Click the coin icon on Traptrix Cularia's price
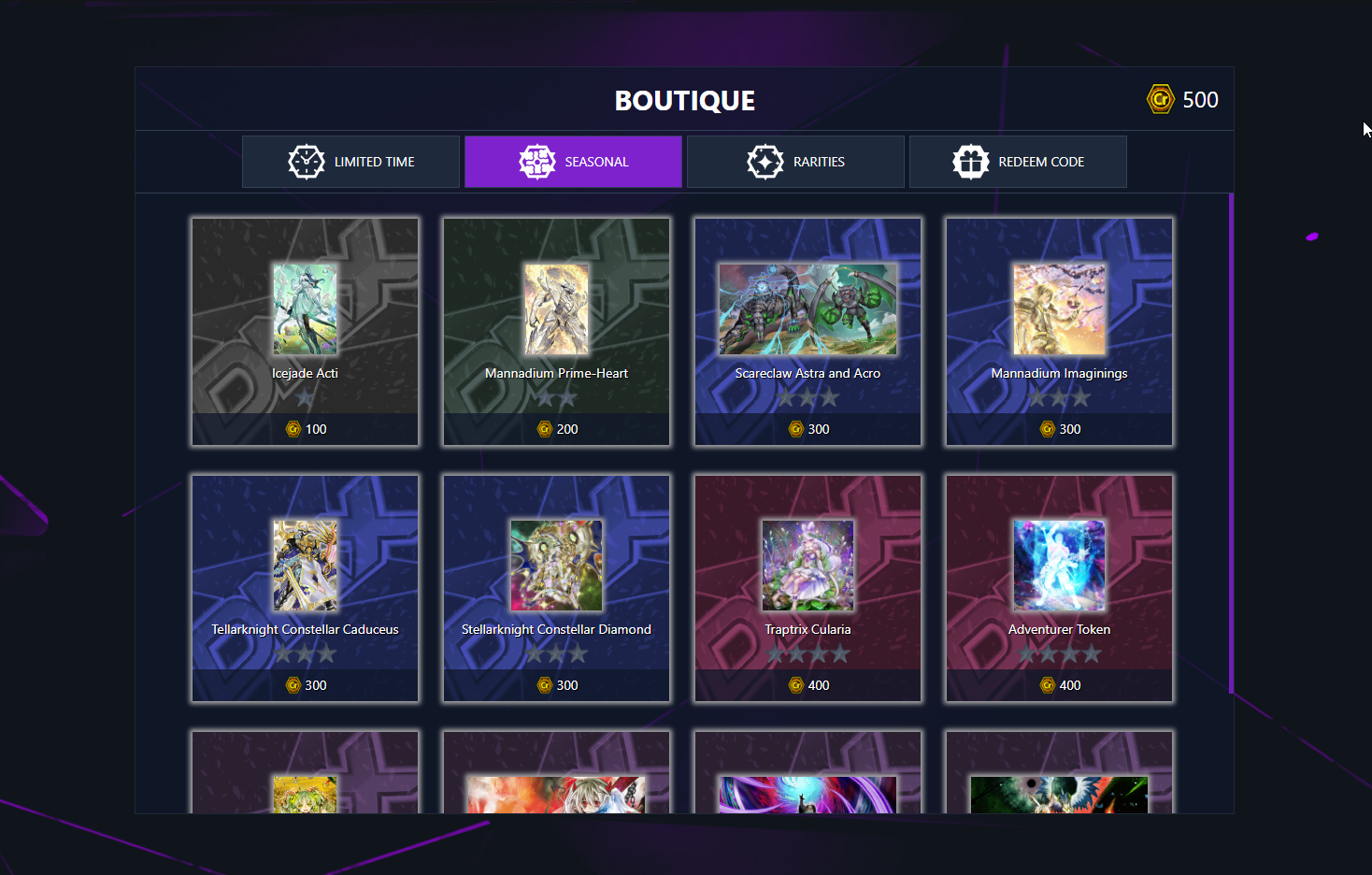 click(x=795, y=684)
